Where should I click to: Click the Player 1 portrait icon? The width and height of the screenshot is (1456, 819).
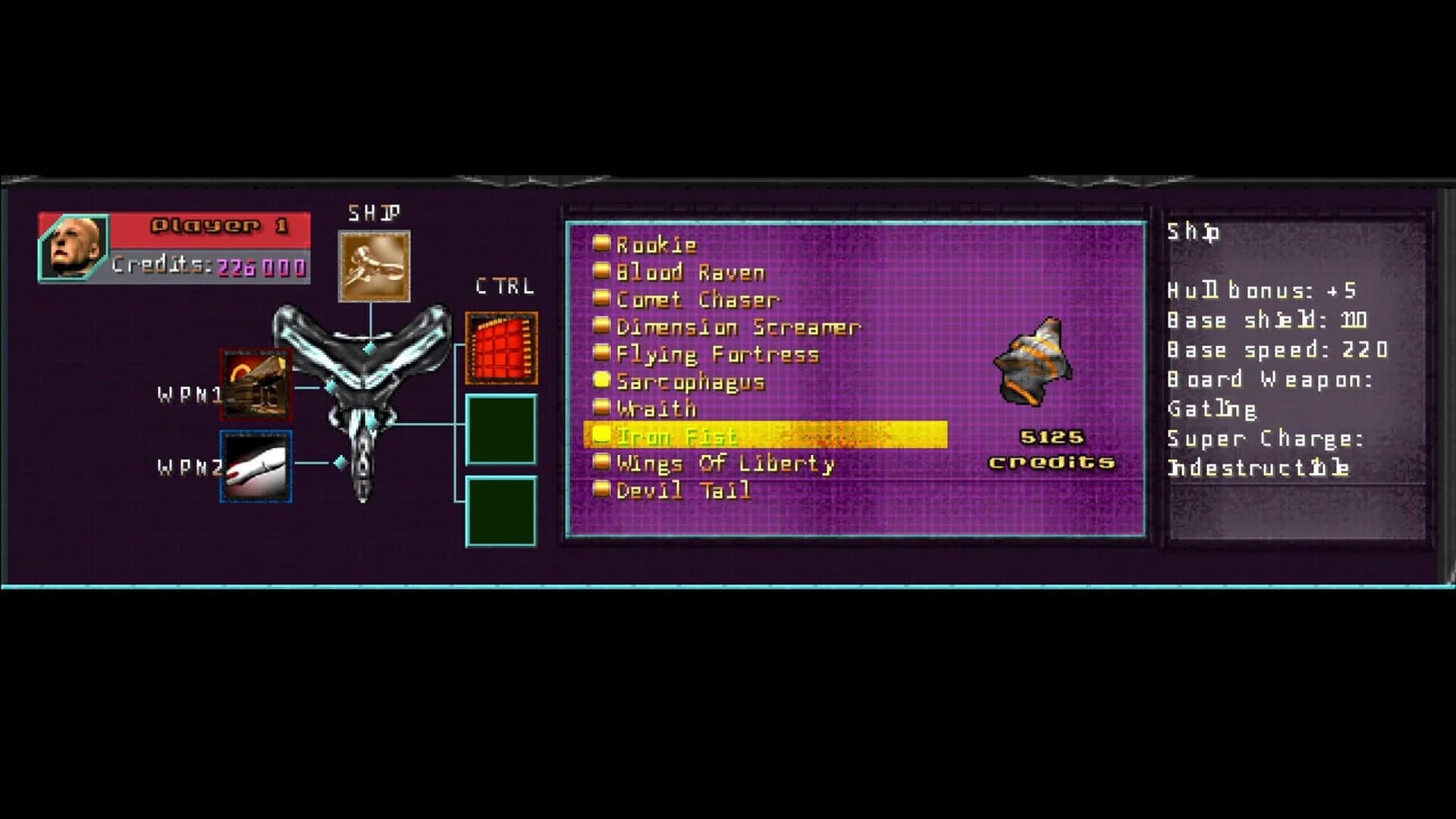pyautogui.click(x=72, y=244)
